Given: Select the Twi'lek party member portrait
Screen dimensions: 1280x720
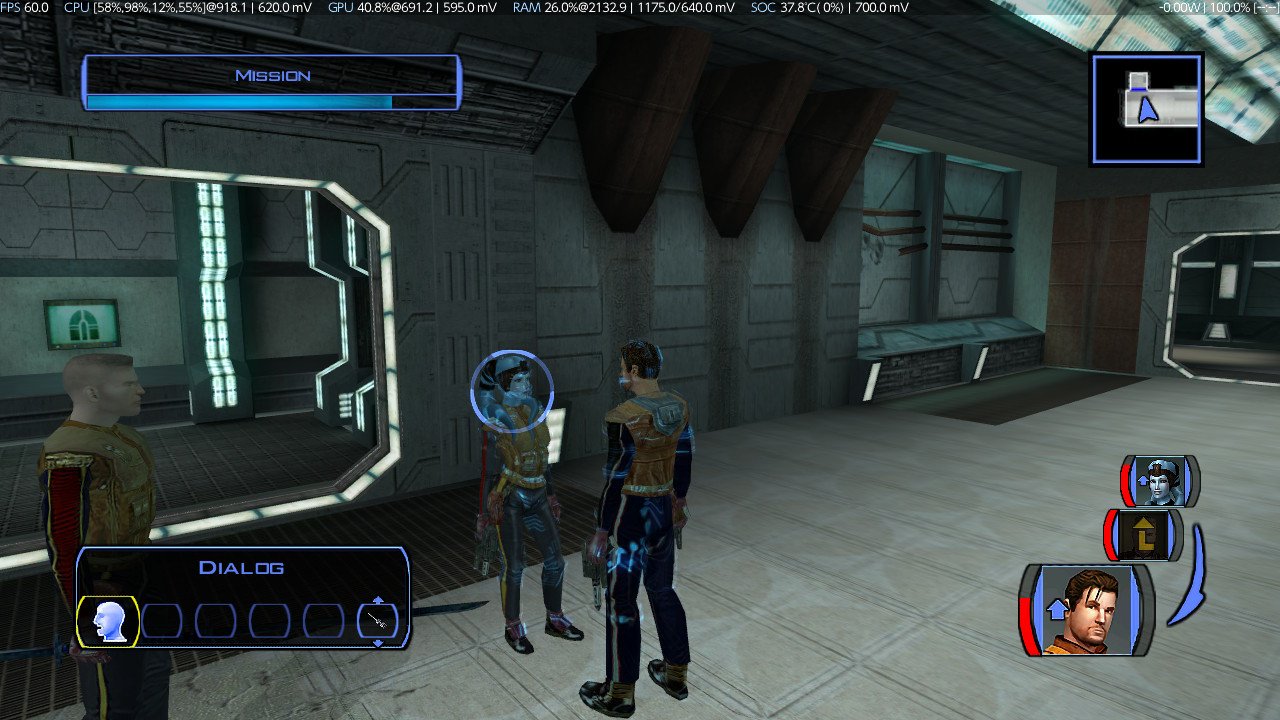Looking at the screenshot, I should [x=1160, y=482].
